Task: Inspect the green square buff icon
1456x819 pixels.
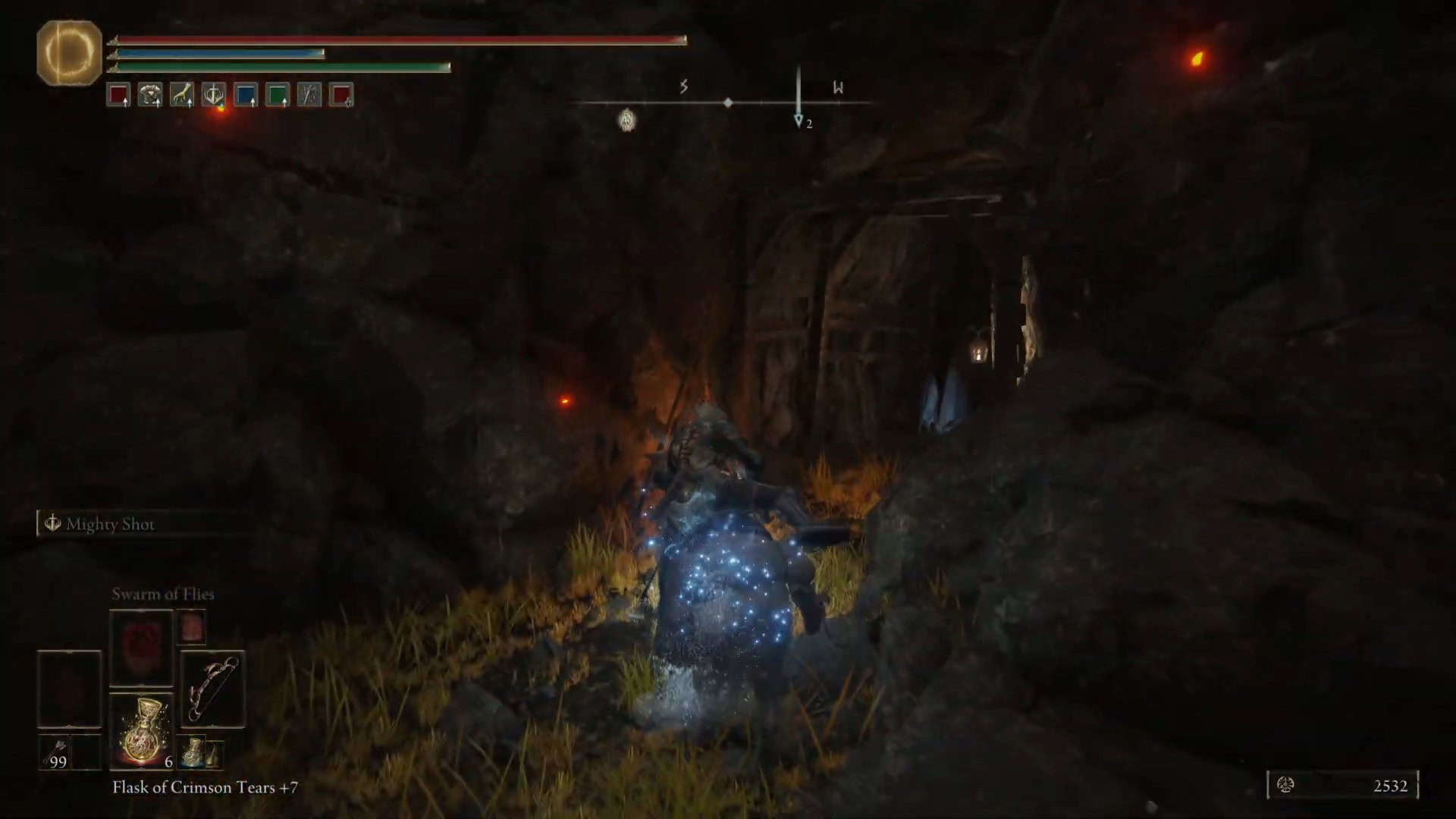Action: (278, 95)
